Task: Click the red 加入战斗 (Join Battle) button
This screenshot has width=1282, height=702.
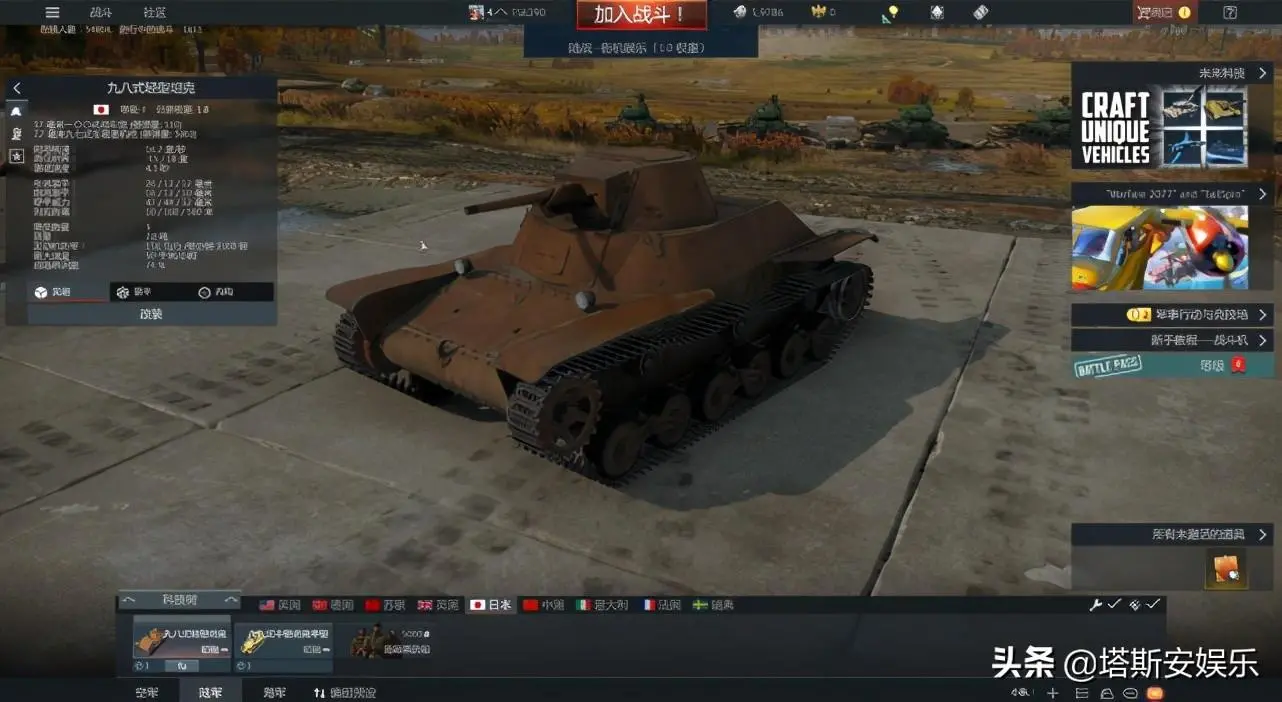Action: [641, 14]
